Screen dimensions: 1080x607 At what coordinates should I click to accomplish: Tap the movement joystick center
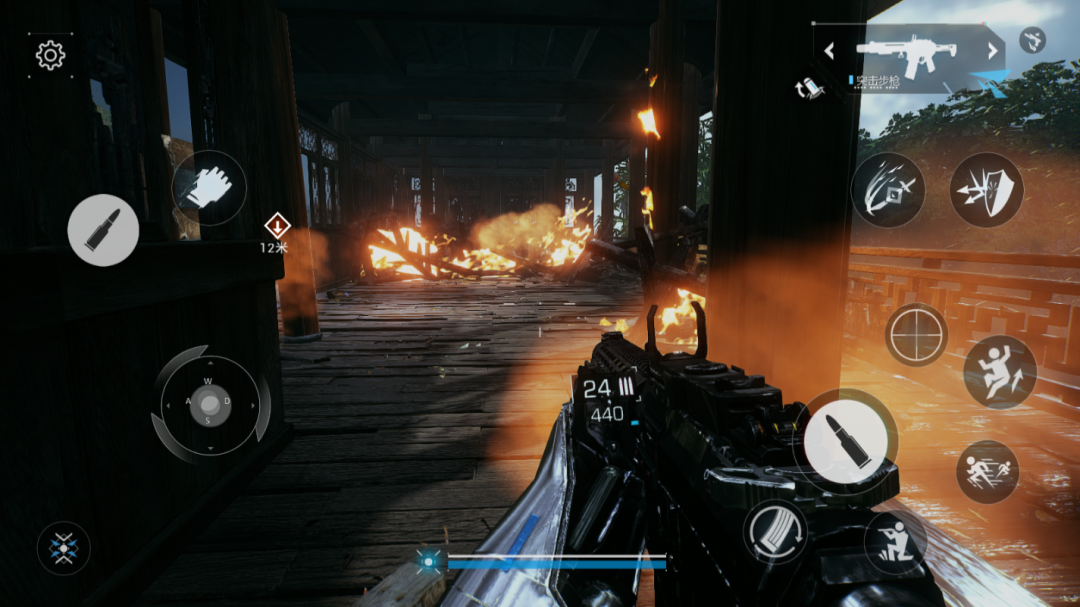coord(210,403)
